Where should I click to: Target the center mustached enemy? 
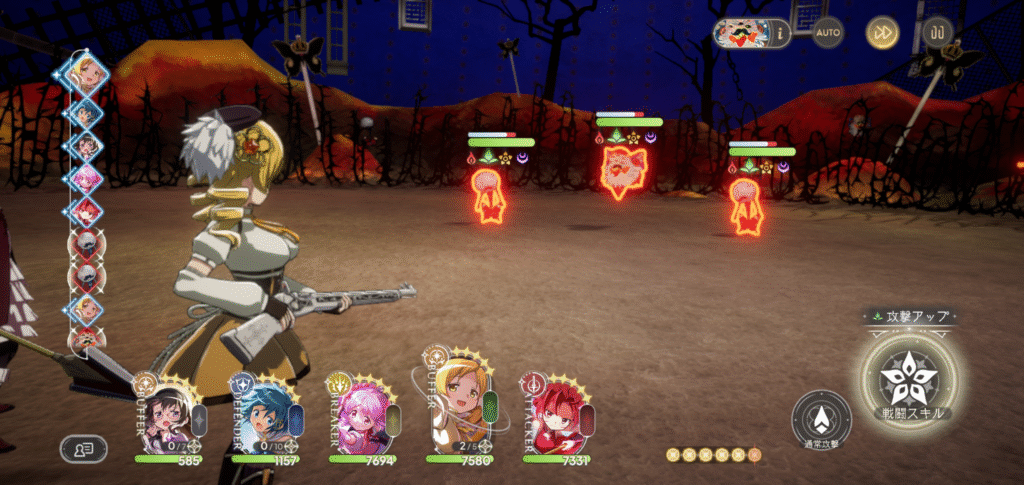(622, 172)
